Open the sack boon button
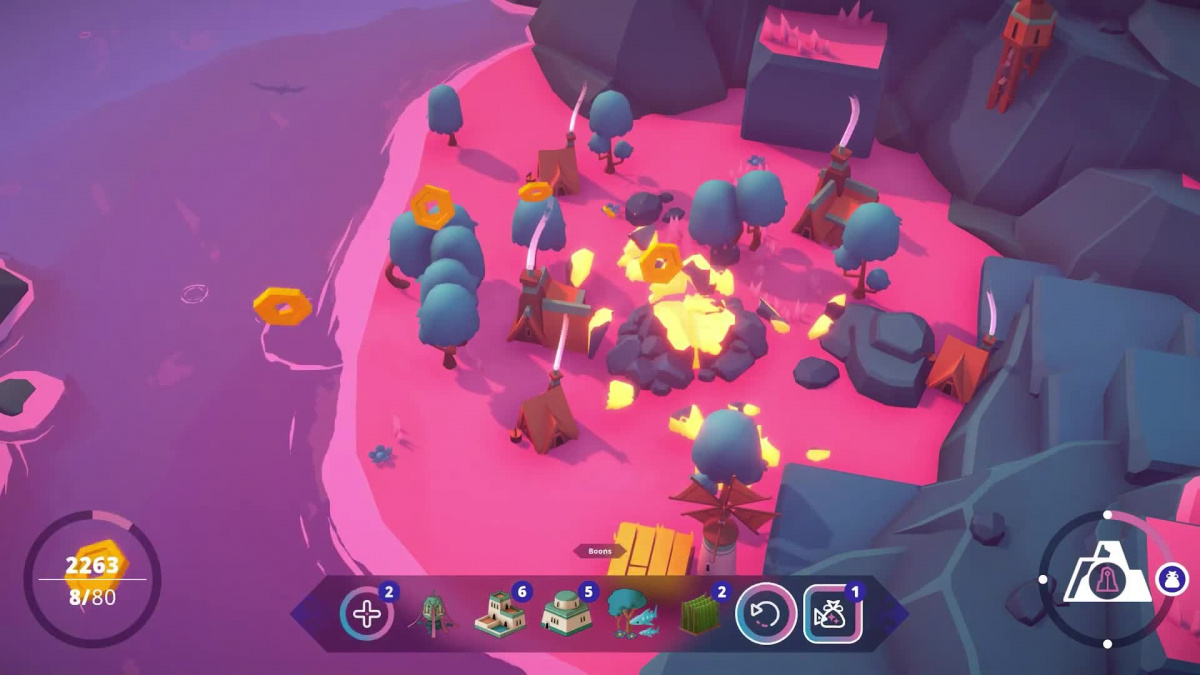The image size is (1200, 675). pos(832,614)
